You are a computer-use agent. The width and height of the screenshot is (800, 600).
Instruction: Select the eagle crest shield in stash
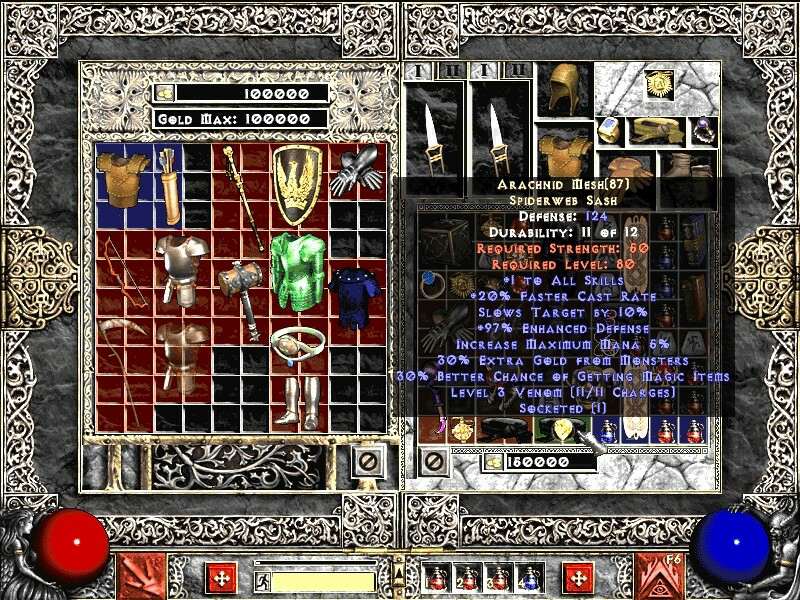click(296, 184)
